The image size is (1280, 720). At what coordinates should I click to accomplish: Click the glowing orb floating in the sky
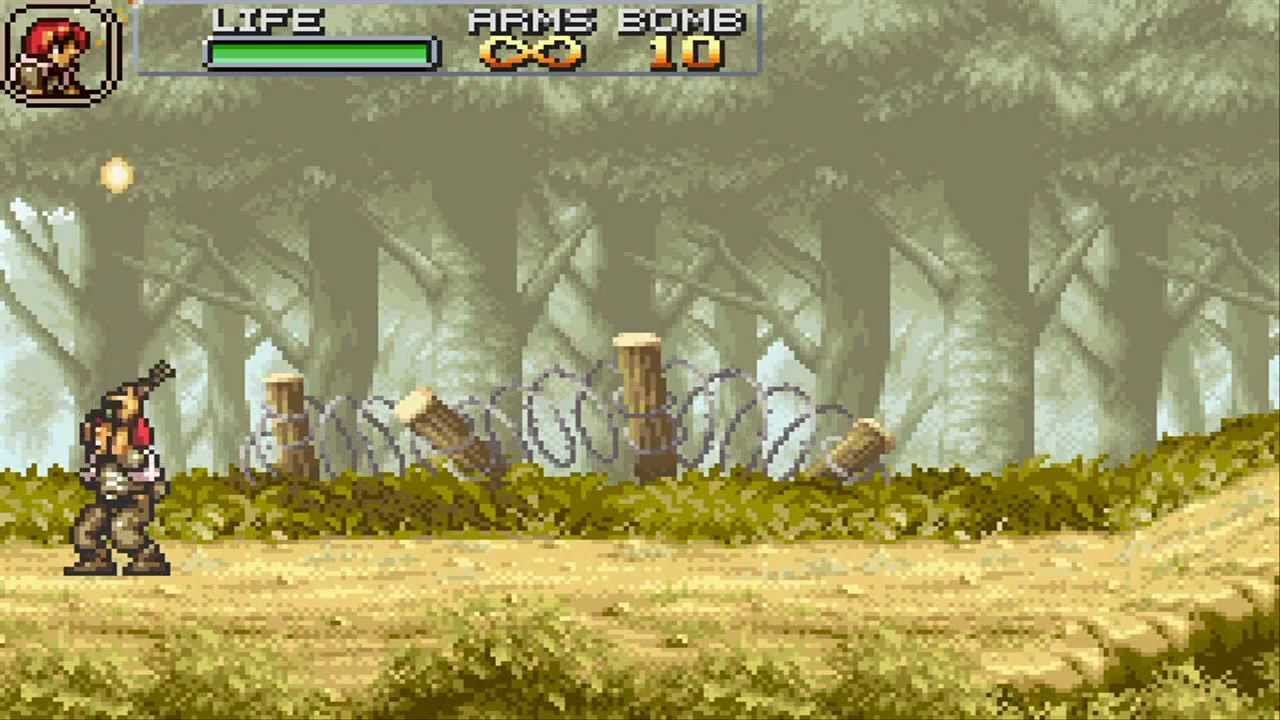[116, 172]
